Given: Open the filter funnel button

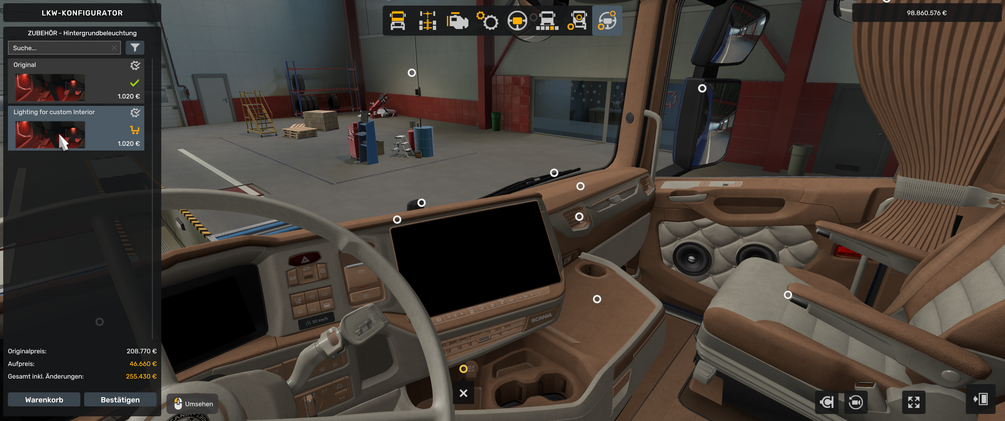Looking at the screenshot, I should pos(135,47).
